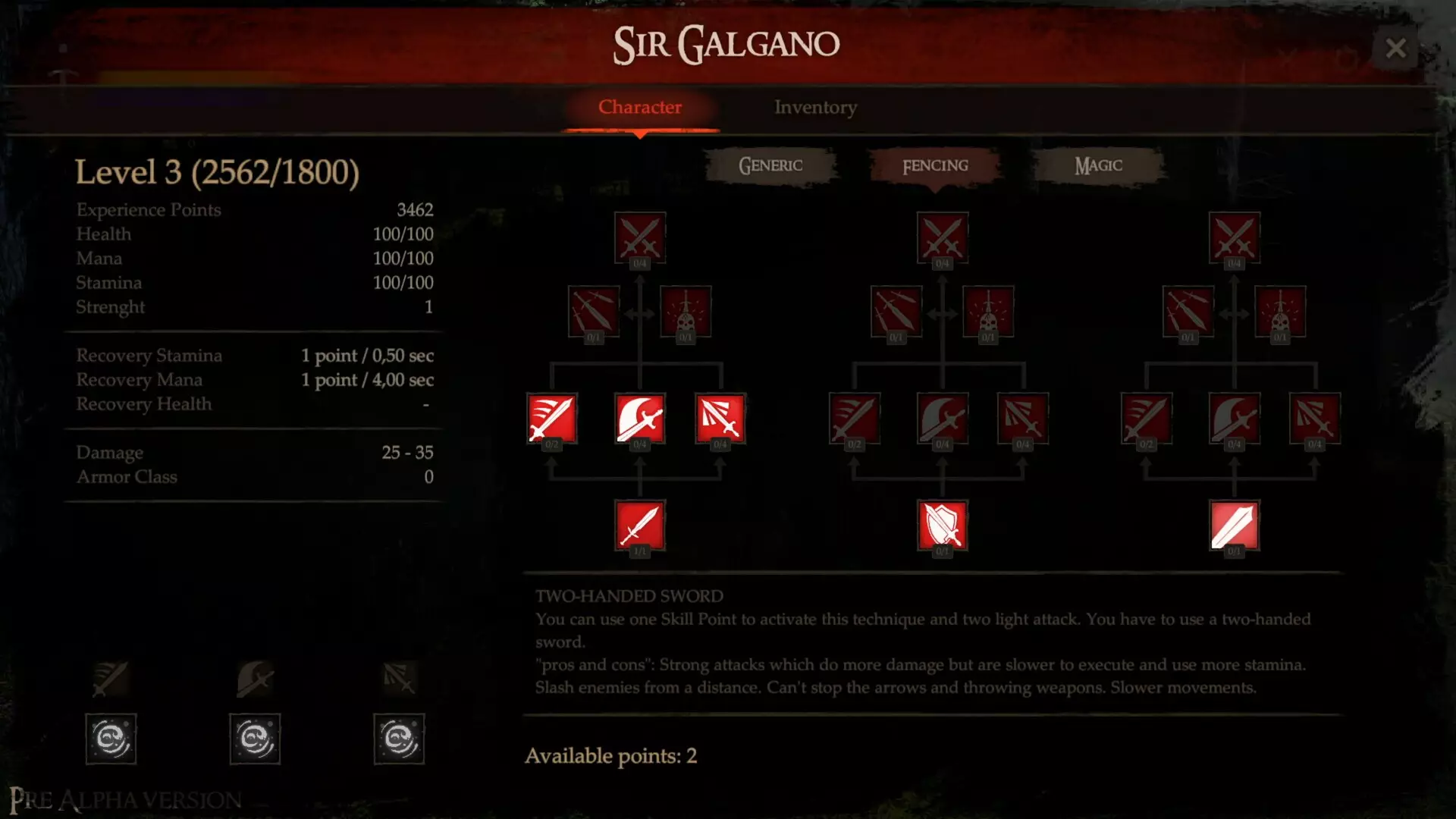Open the skull execution skill in middle tree
Viewport: 1456px width, 819px height.
[x=987, y=313]
